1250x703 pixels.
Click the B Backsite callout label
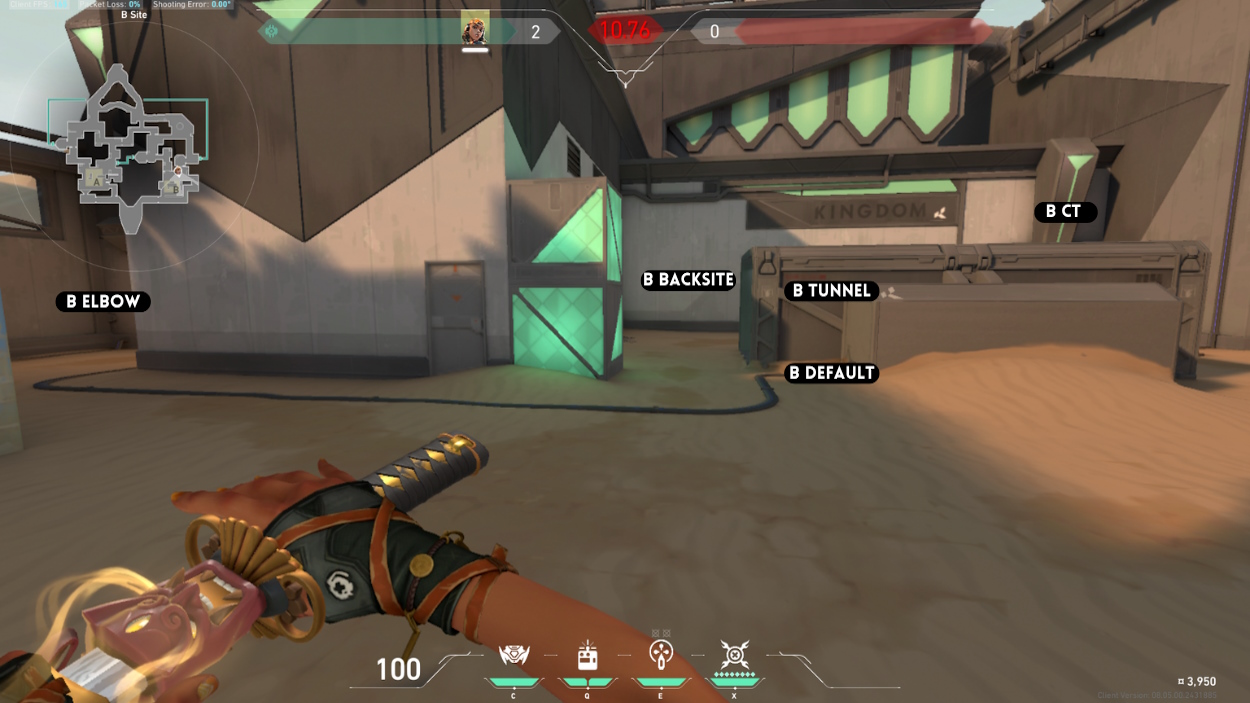coord(688,280)
